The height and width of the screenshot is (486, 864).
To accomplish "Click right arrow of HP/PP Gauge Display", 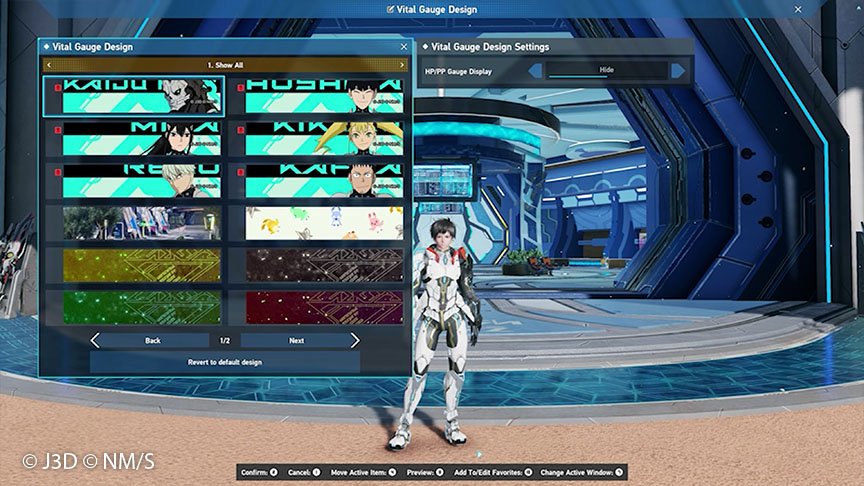I will click(x=679, y=70).
